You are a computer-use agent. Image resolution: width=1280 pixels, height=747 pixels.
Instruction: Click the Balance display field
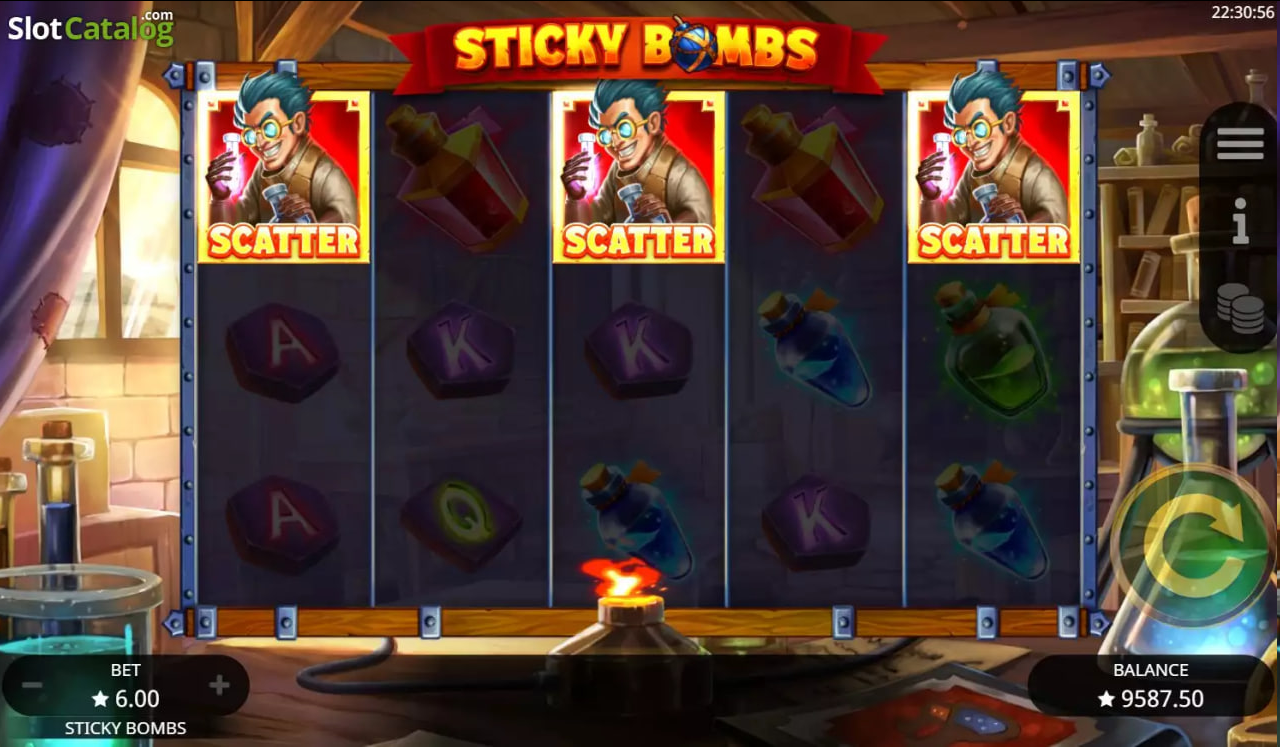(1148, 685)
